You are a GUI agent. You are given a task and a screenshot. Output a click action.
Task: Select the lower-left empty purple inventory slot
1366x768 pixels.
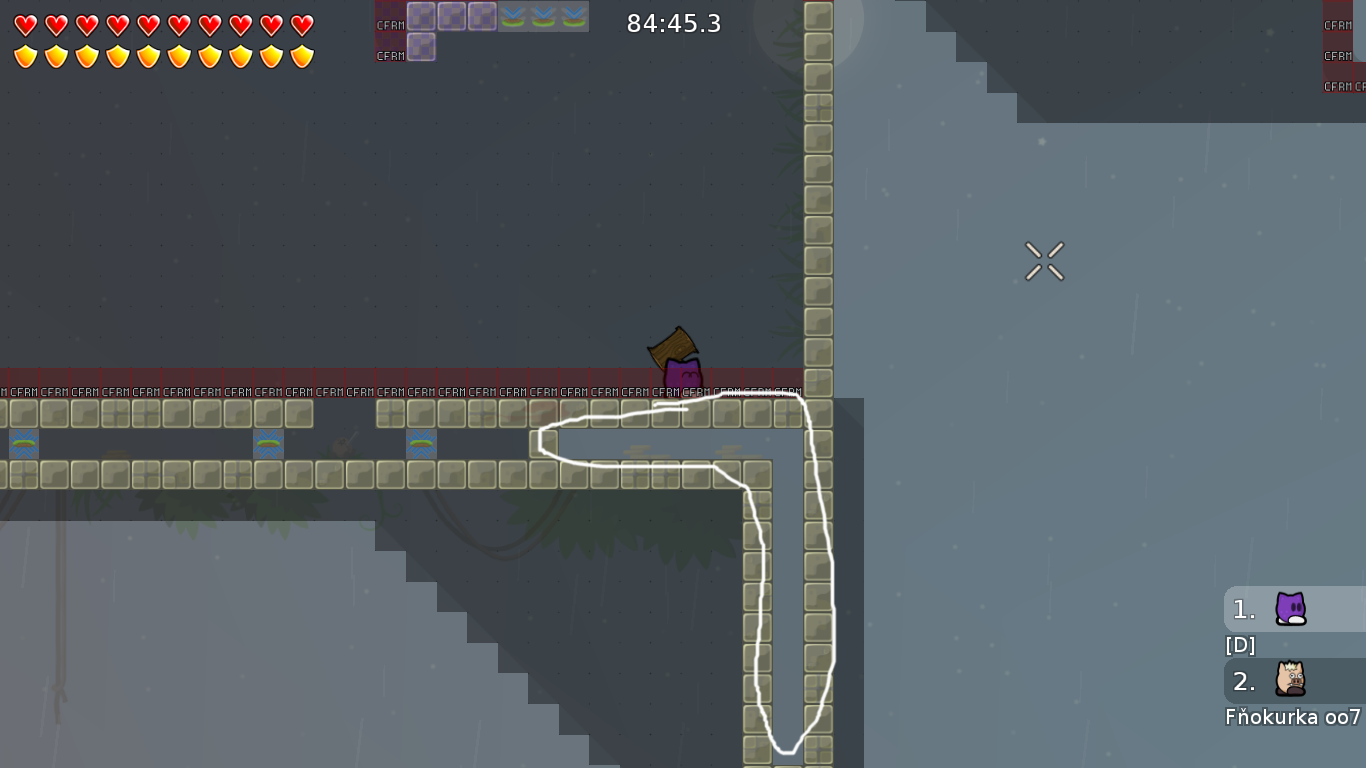point(421,47)
